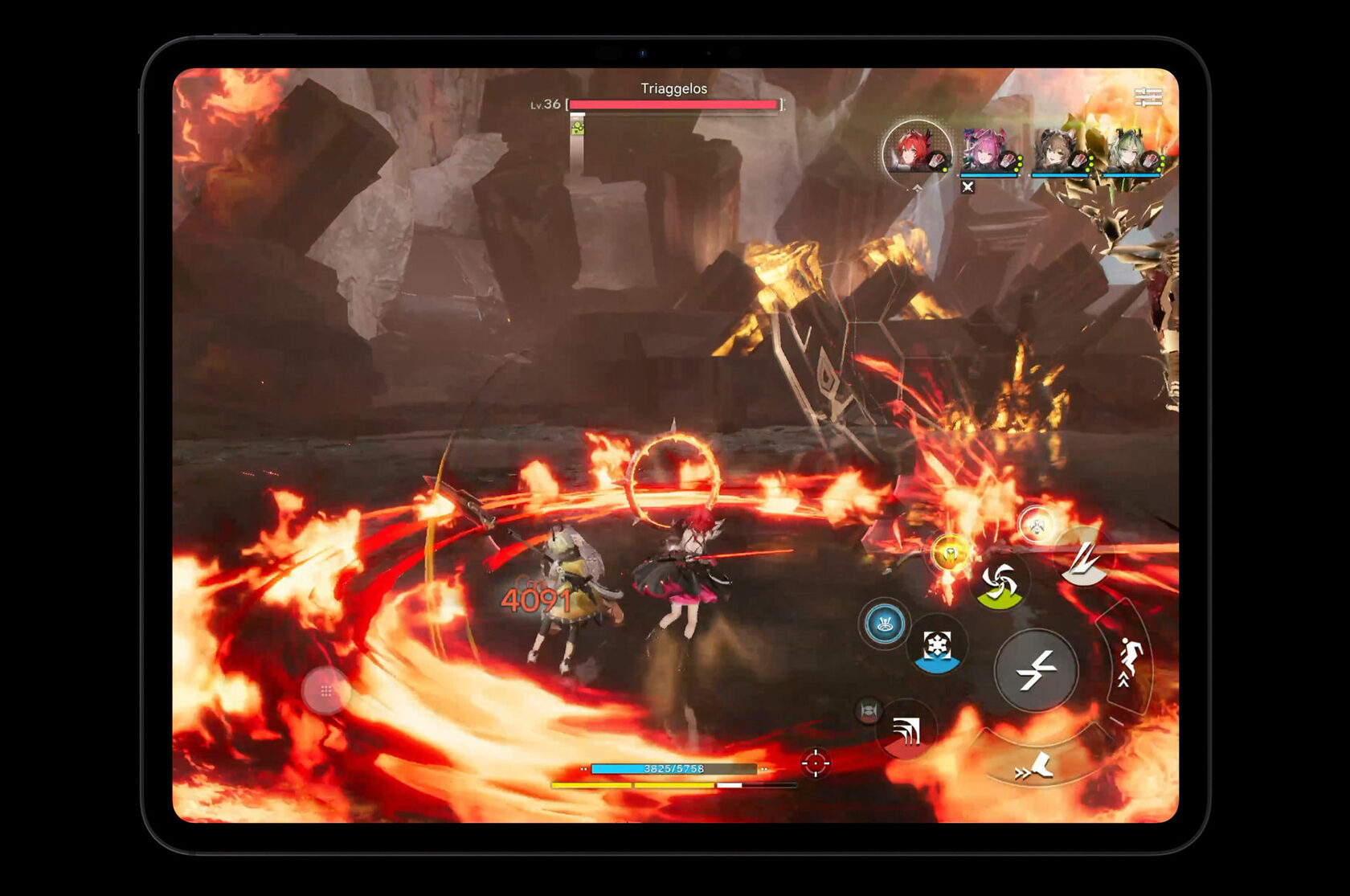This screenshot has height=896, width=1350.
Task: Tap the small white-ringed ultimate icon
Action: point(1036,526)
